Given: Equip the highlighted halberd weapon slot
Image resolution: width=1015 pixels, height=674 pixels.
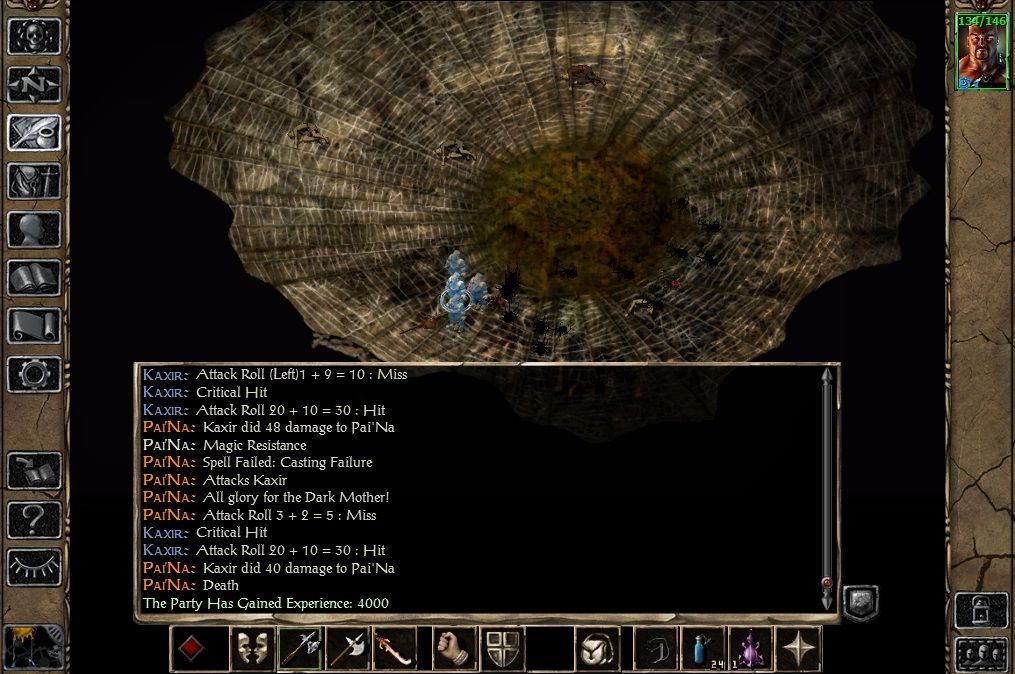Looking at the screenshot, I should click(300, 649).
